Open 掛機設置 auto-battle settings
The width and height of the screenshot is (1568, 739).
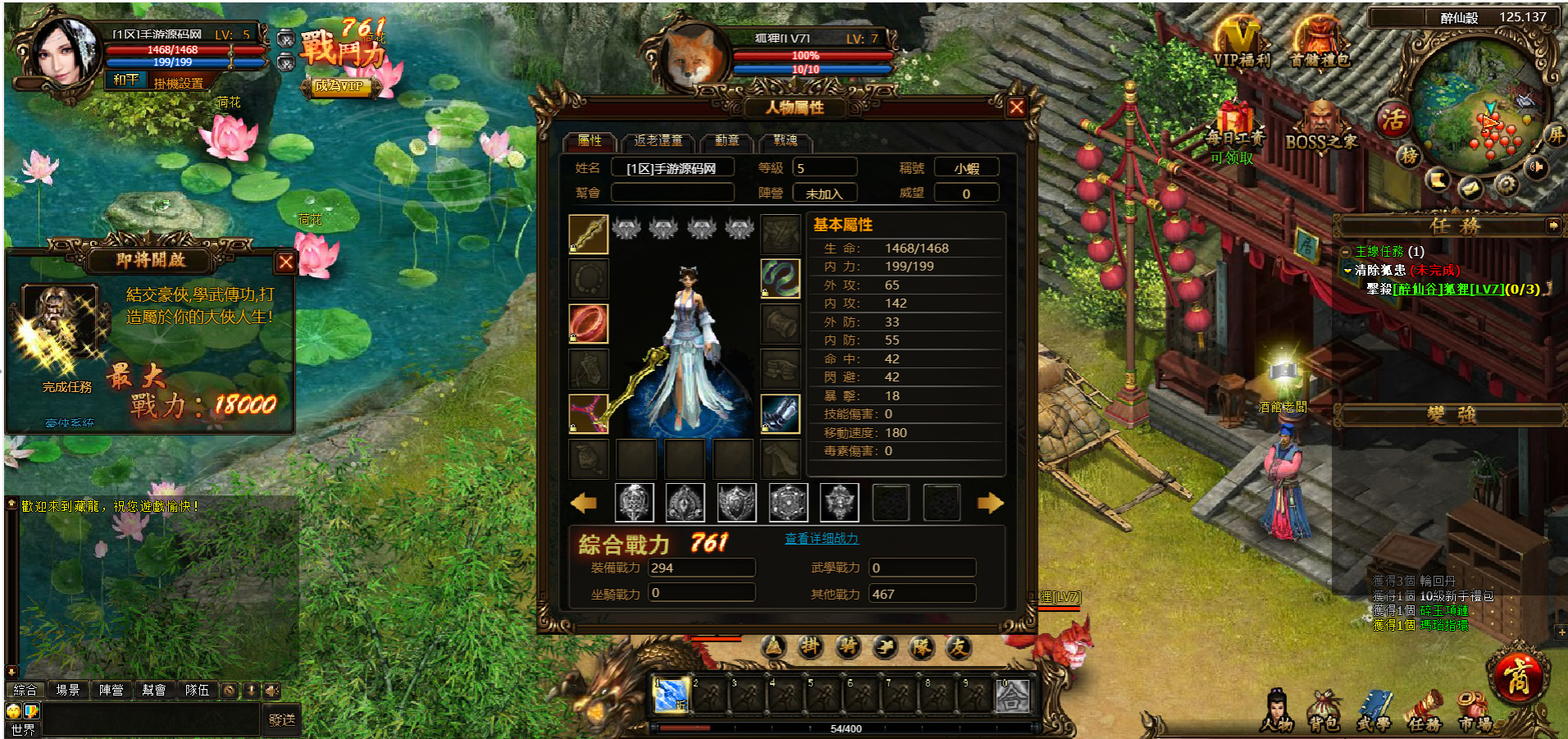178,83
